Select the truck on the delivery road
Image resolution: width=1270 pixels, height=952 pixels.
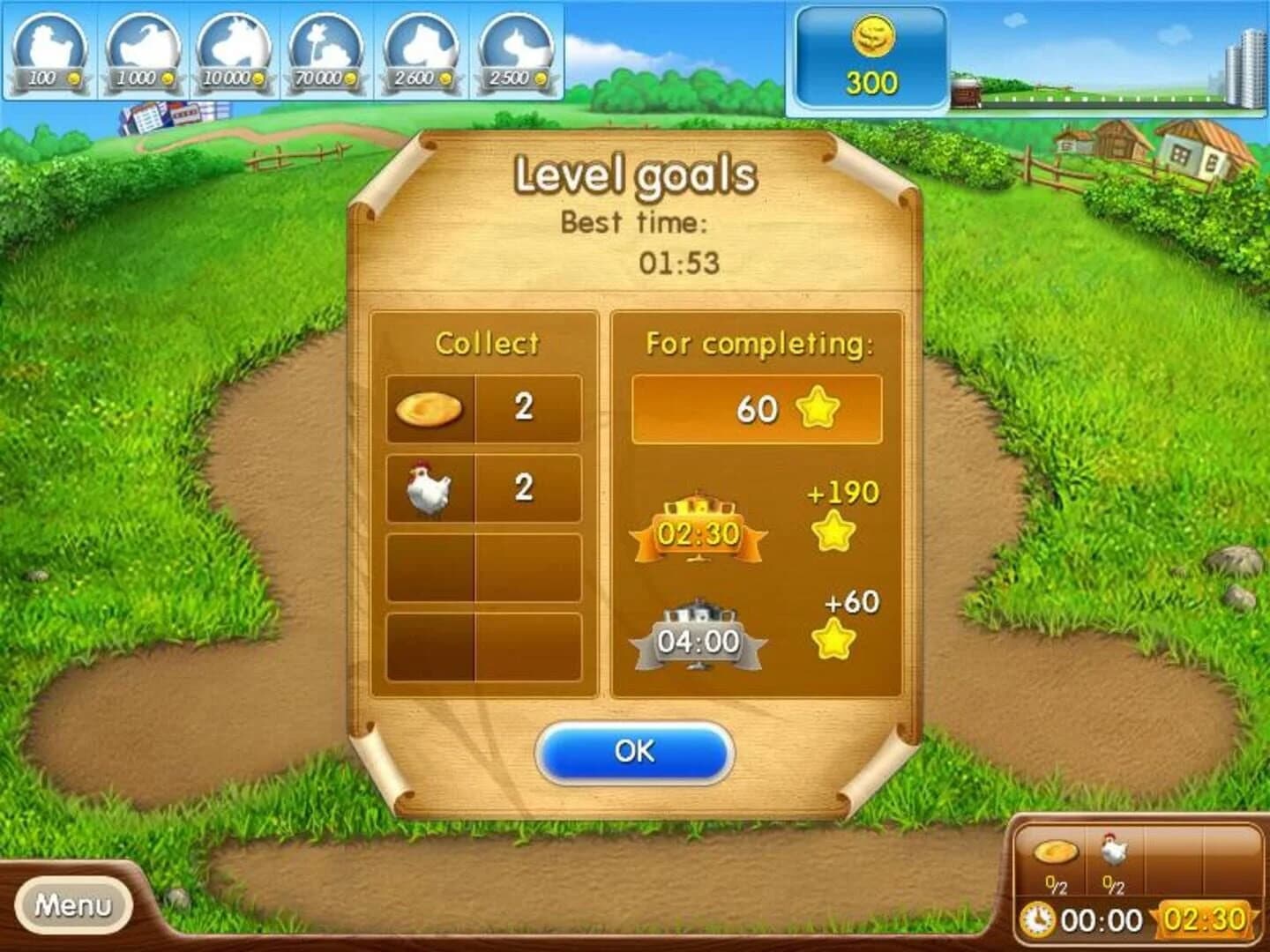coord(967,93)
